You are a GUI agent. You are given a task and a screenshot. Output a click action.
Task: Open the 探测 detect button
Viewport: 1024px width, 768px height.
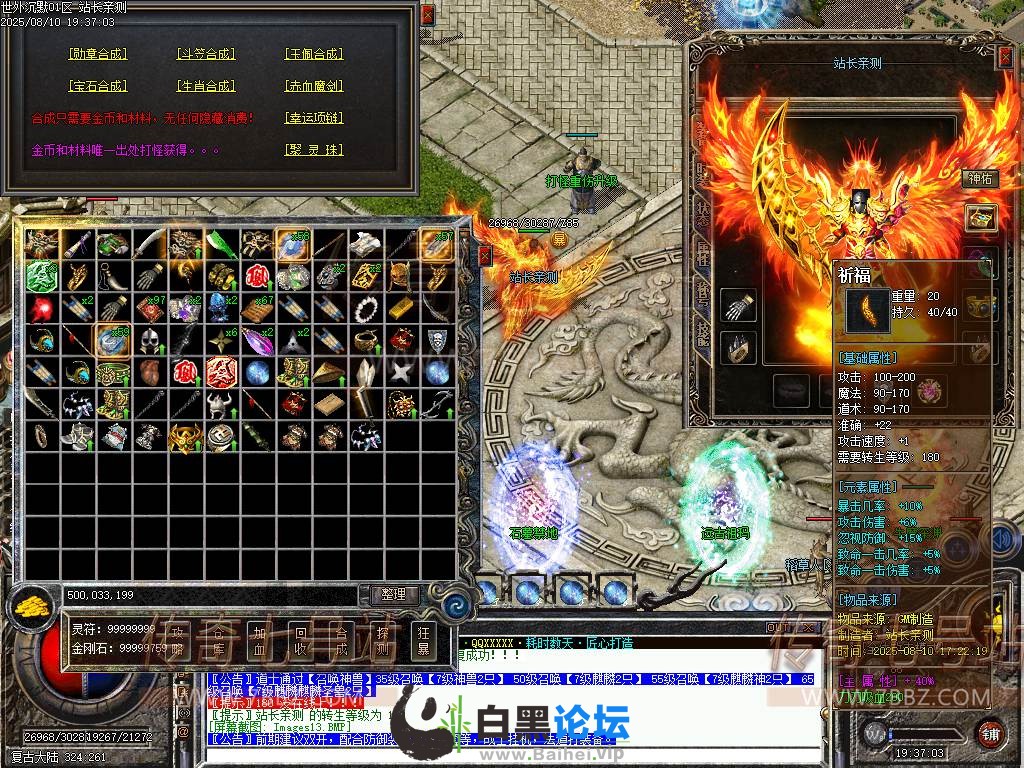click(383, 640)
